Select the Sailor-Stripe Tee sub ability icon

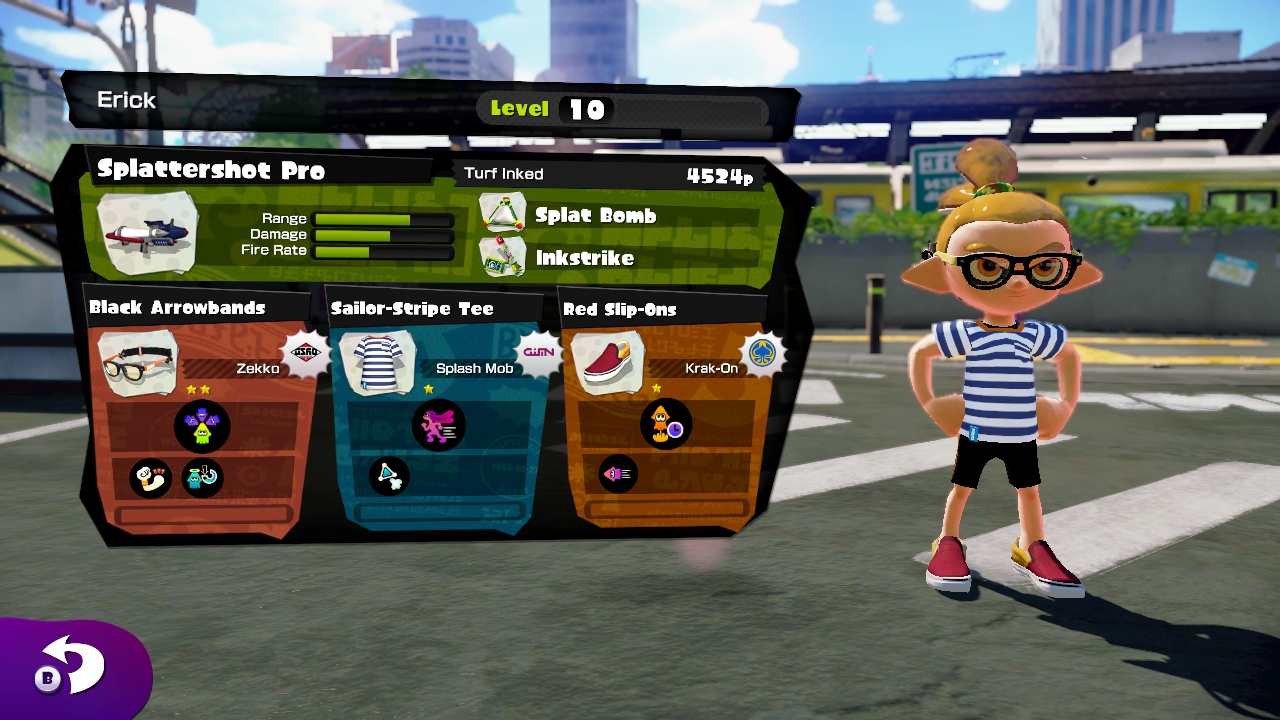[x=389, y=476]
